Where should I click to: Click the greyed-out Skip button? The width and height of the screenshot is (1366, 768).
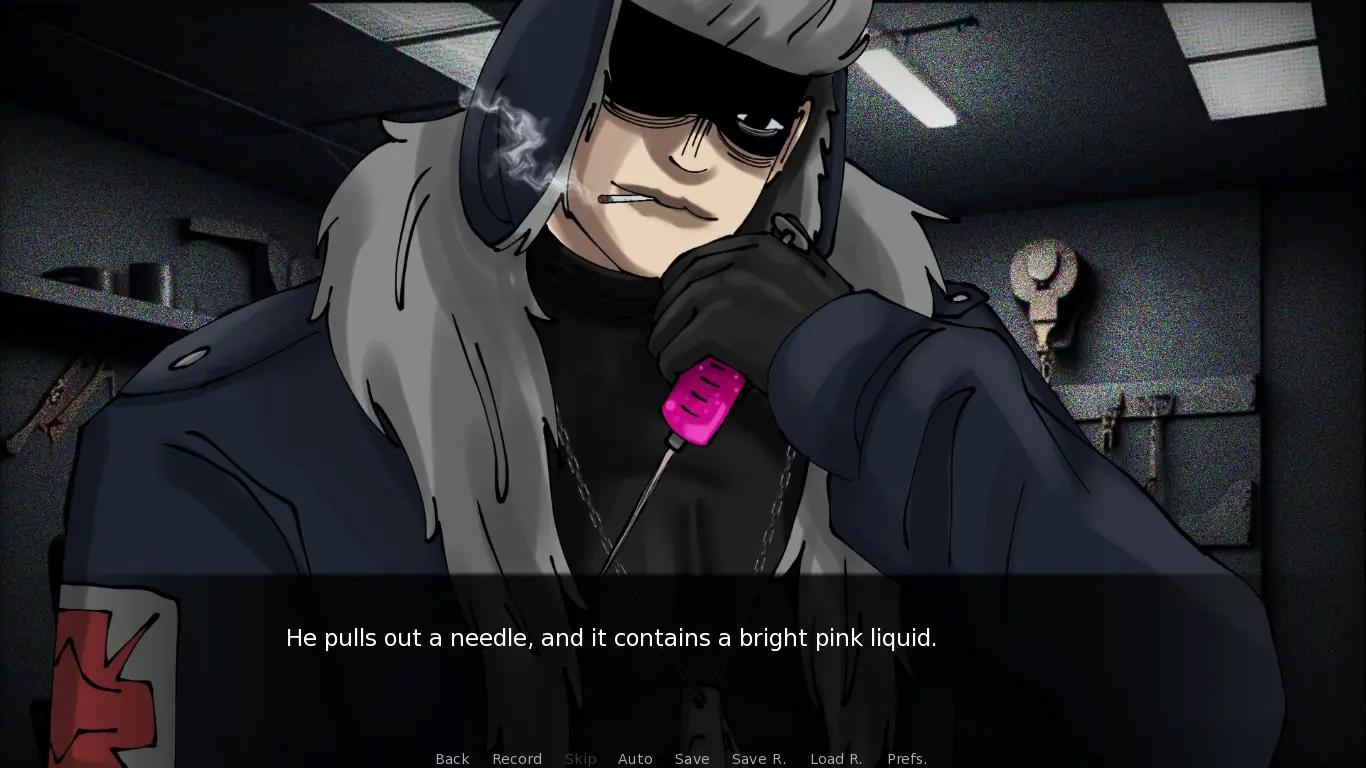pos(580,759)
